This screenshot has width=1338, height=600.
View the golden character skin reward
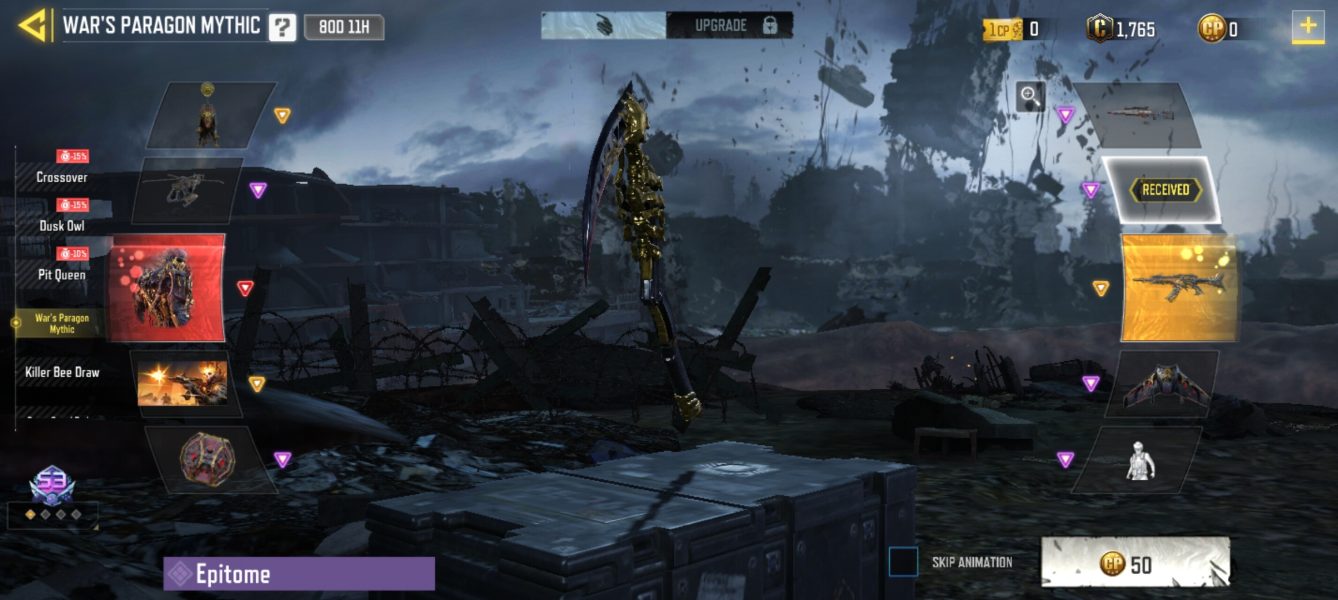pos(208,116)
